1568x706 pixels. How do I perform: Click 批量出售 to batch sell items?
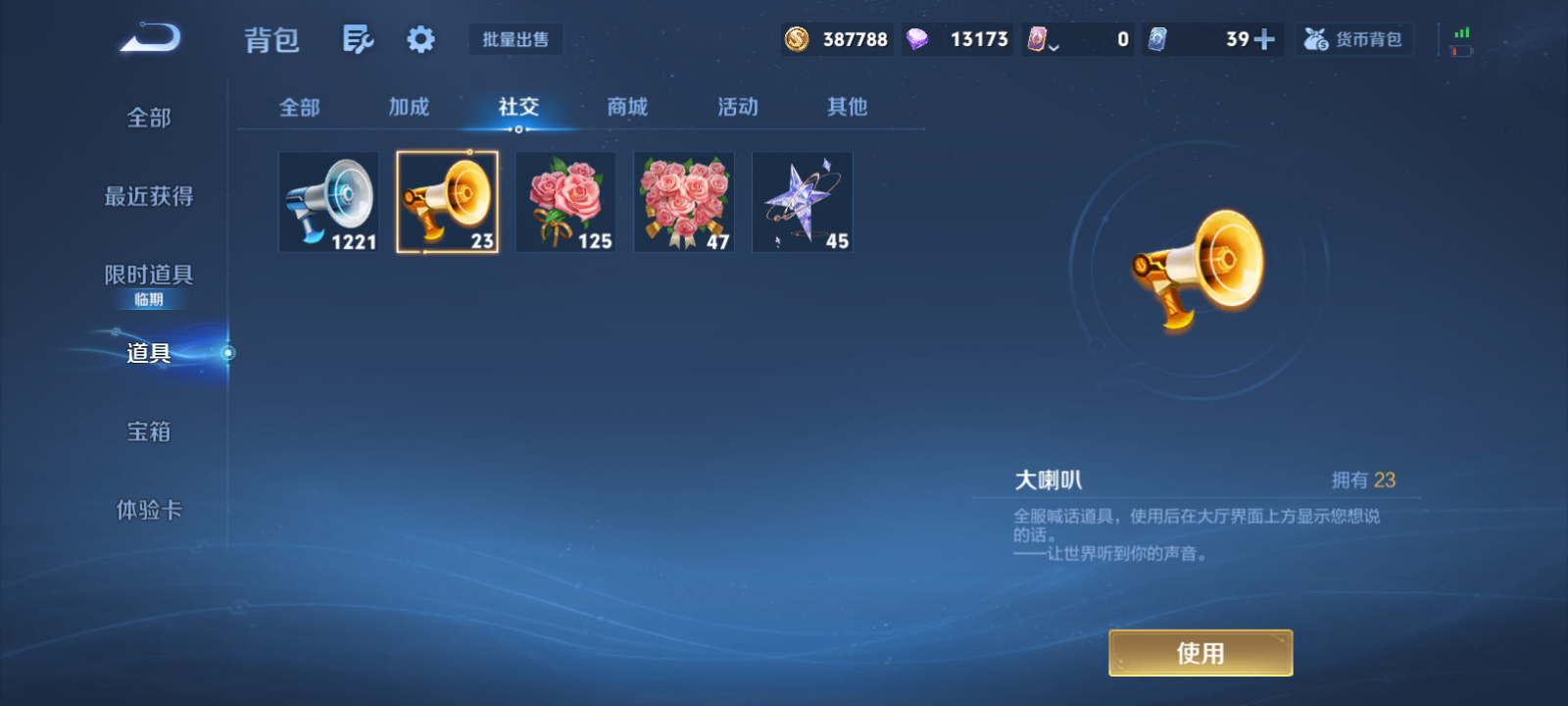pyautogui.click(x=515, y=39)
